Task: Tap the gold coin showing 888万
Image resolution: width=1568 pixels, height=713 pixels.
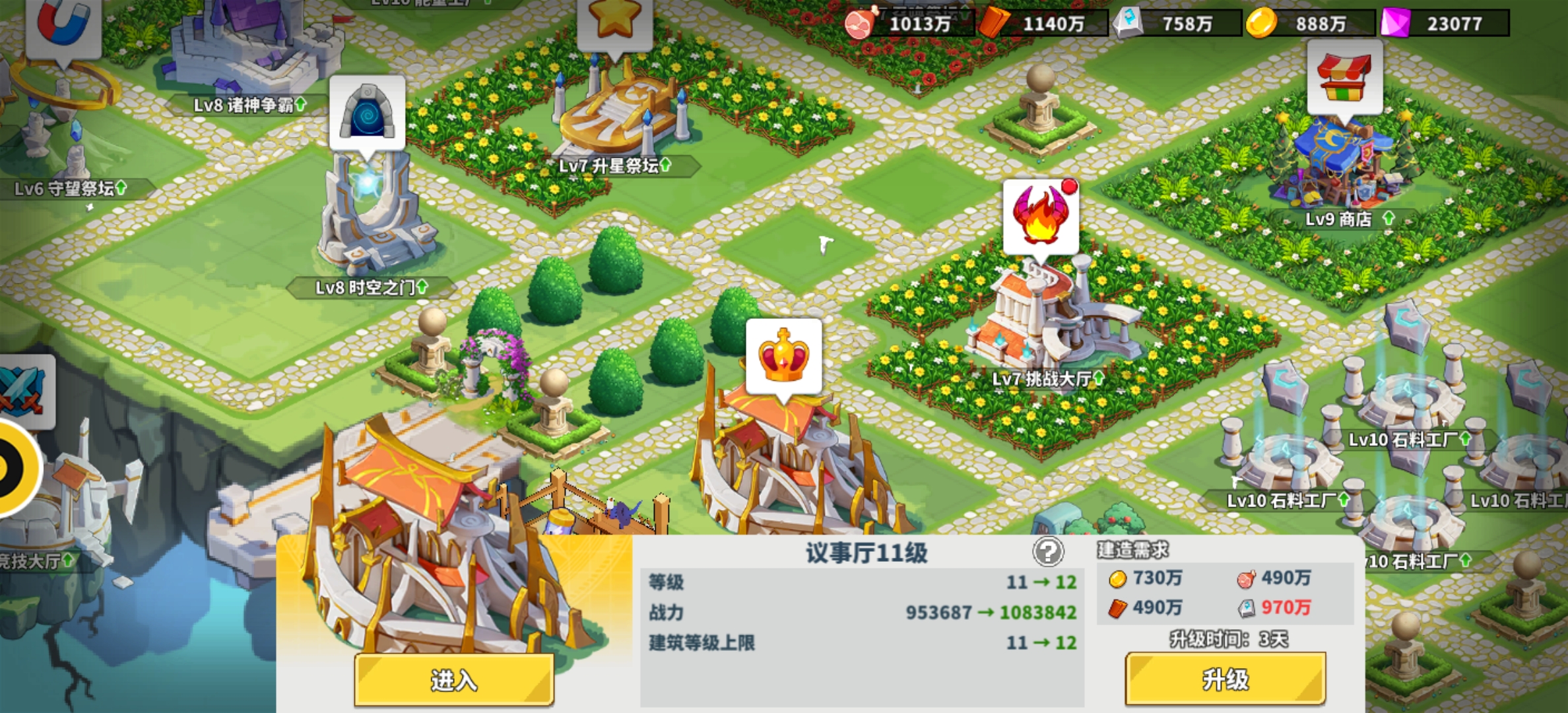Action: point(1319,24)
